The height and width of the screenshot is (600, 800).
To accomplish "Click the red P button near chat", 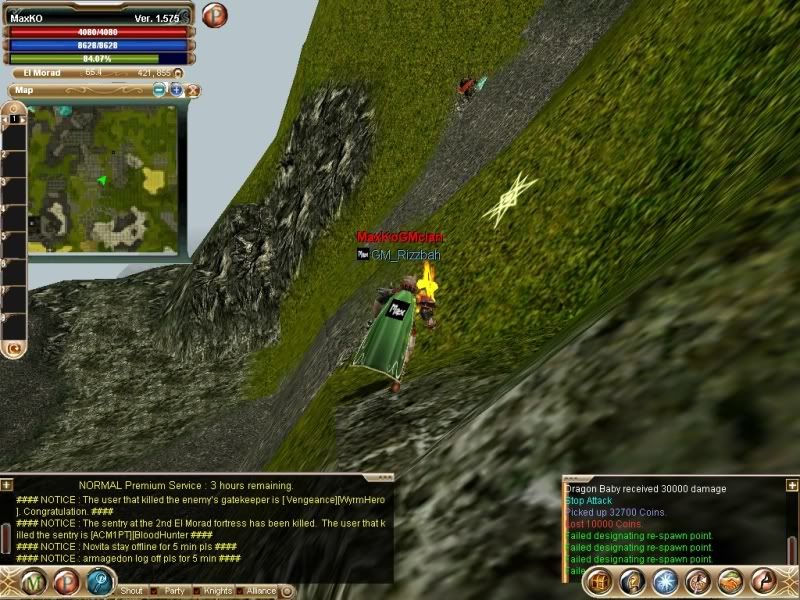I will point(67,582).
